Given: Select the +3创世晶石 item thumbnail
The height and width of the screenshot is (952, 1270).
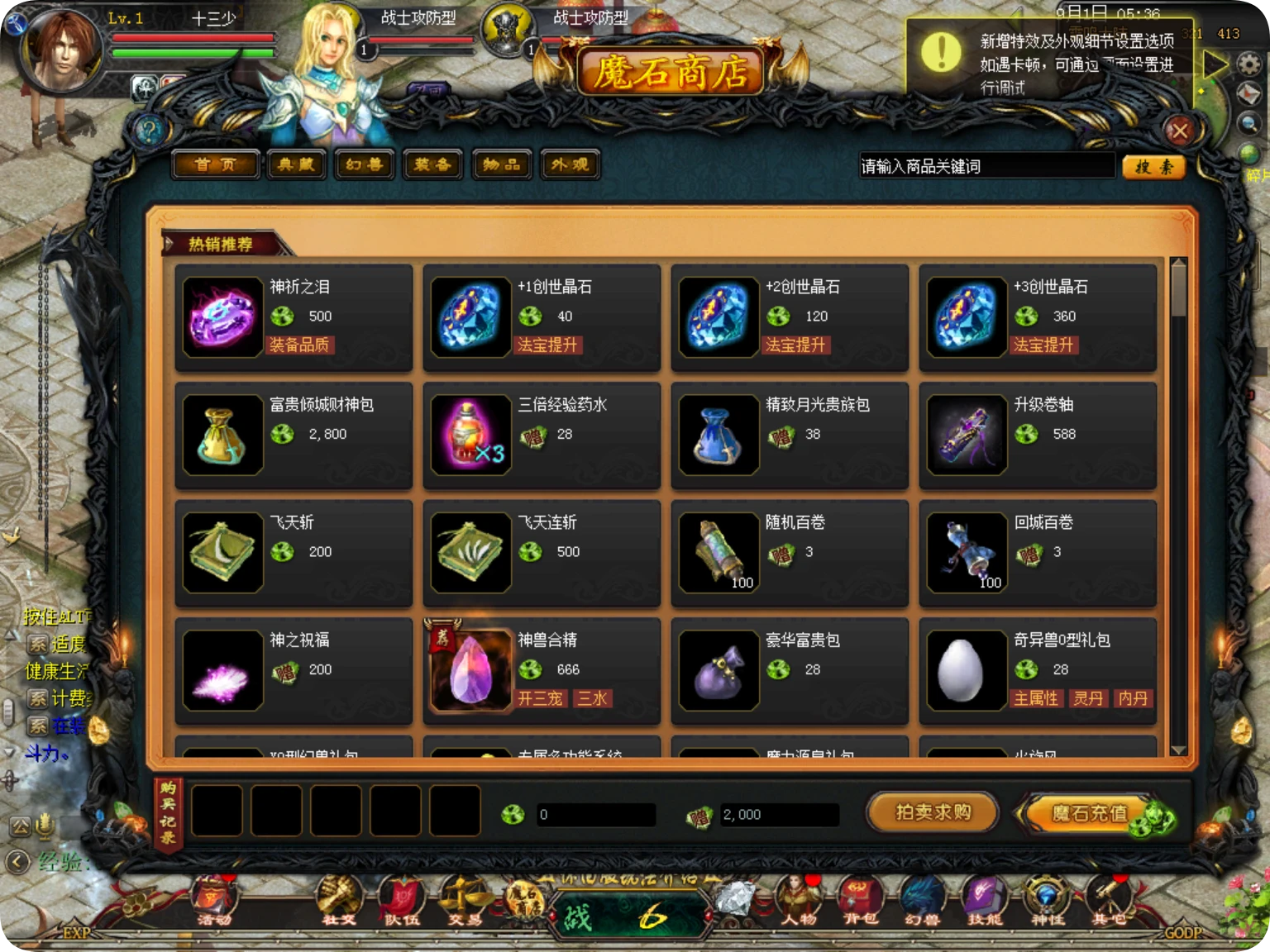Looking at the screenshot, I should 965,316.
